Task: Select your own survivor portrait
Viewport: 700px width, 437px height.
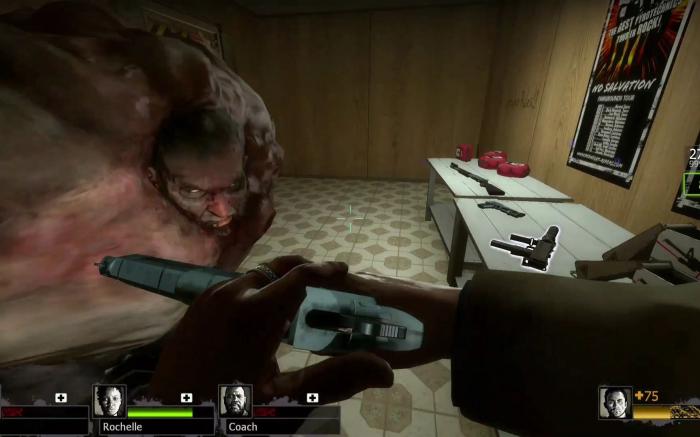Action: click(615, 402)
